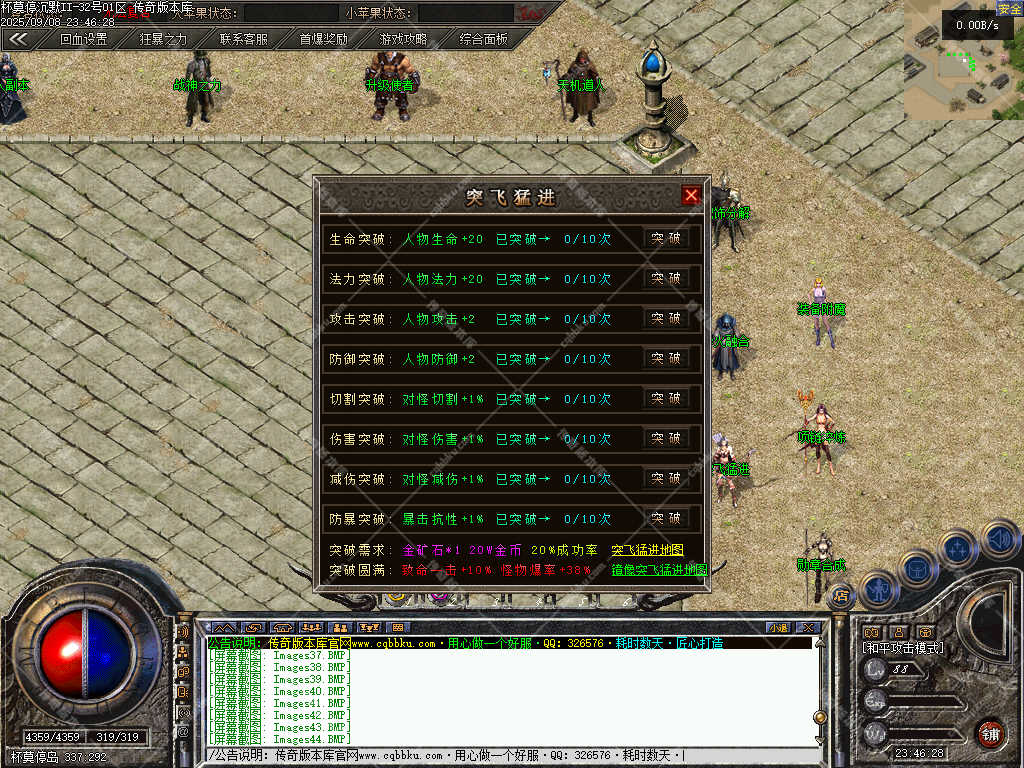Screen dimensions: 1024x768
Task: Open the yellow 突飞猛进地图 link
Action: pos(647,550)
